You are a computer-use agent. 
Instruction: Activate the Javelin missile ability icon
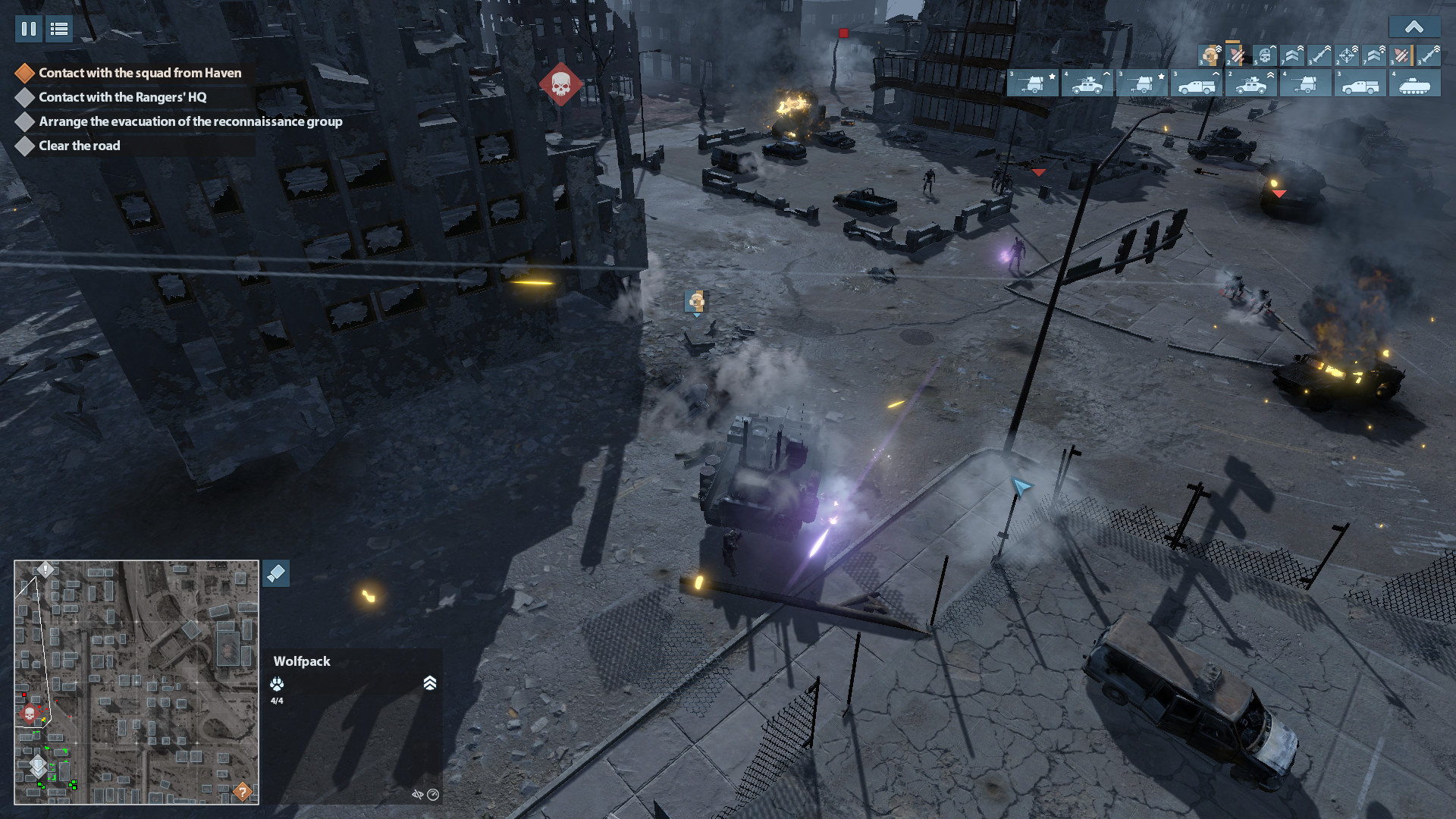pyautogui.click(x=1319, y=56)
